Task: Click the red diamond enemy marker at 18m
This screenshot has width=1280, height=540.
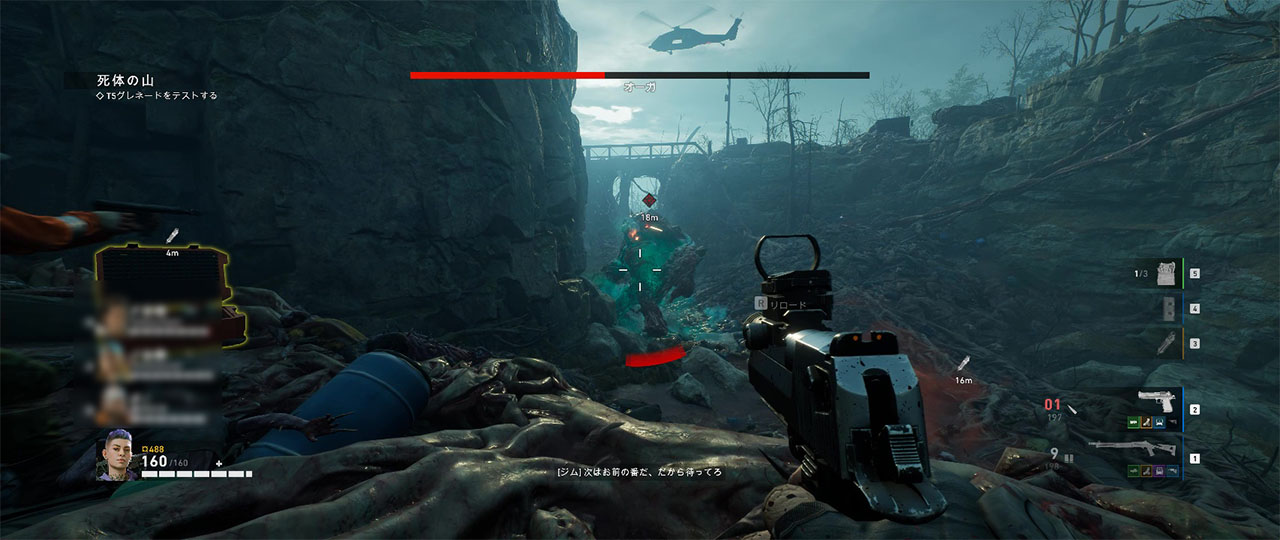Action: pyautogui.click(x=649, y=200)
